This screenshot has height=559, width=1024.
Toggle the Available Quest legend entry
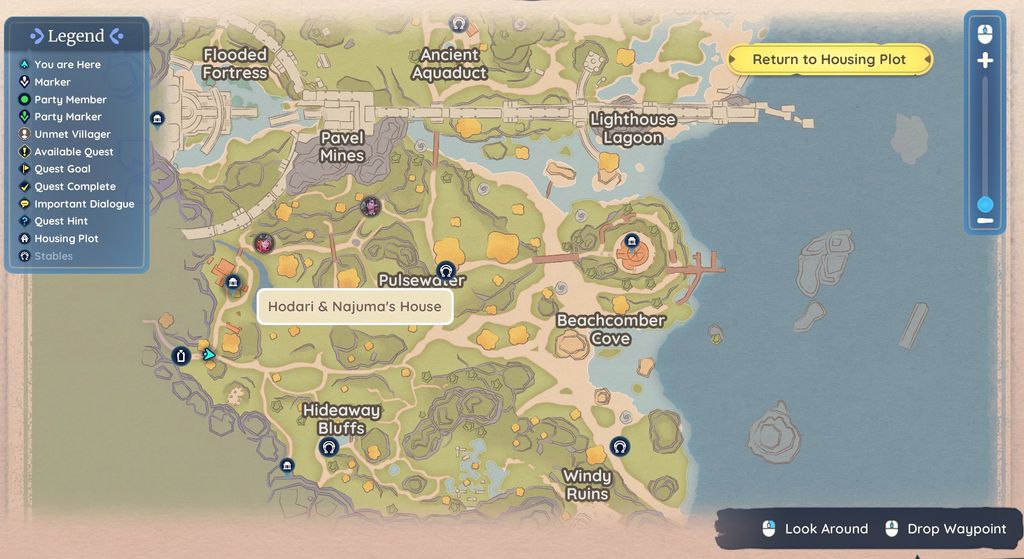point(74,152)
